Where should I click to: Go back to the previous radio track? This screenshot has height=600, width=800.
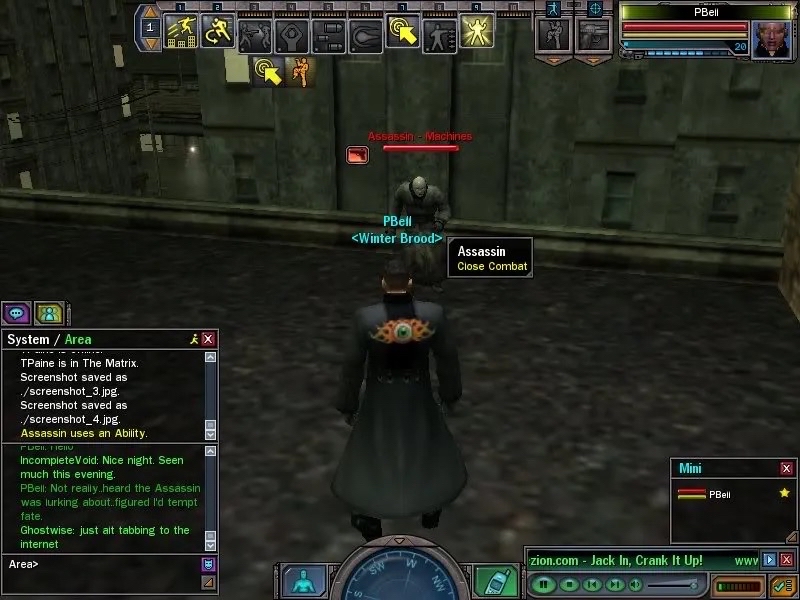tap(592, 583)
